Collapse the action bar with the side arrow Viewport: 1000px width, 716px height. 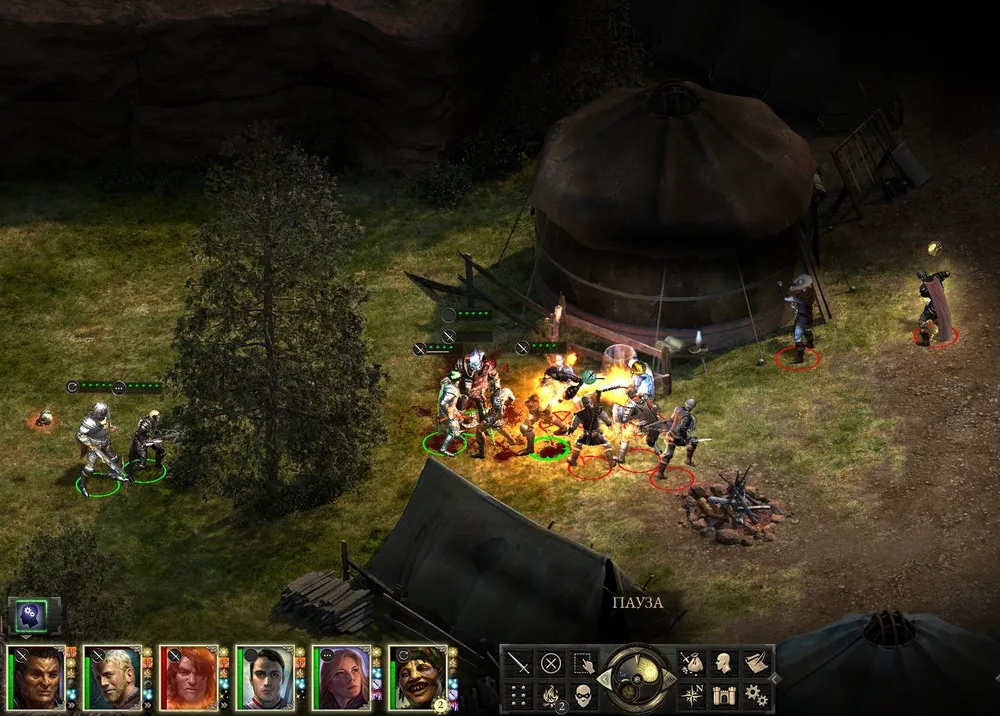(775, 677)
